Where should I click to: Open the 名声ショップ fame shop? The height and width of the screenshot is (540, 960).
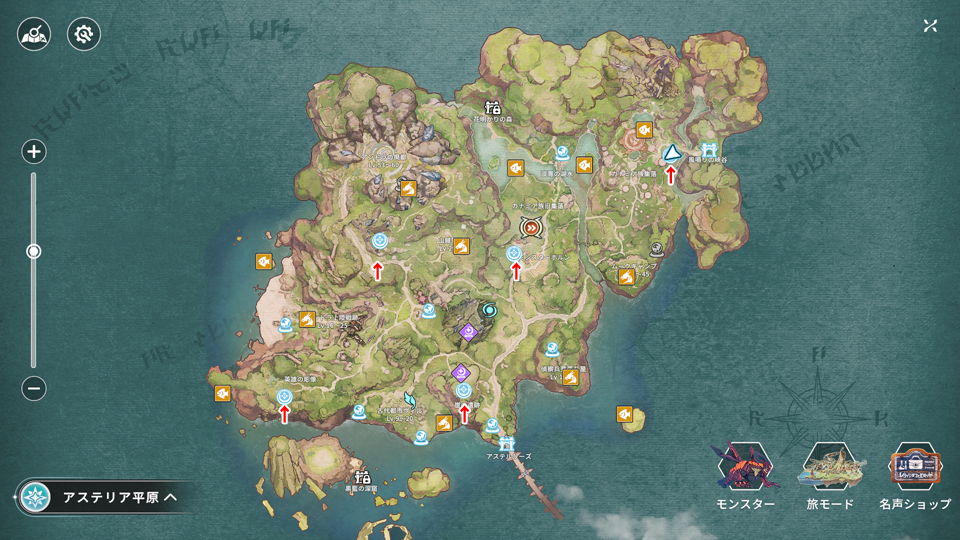(915, 477)
